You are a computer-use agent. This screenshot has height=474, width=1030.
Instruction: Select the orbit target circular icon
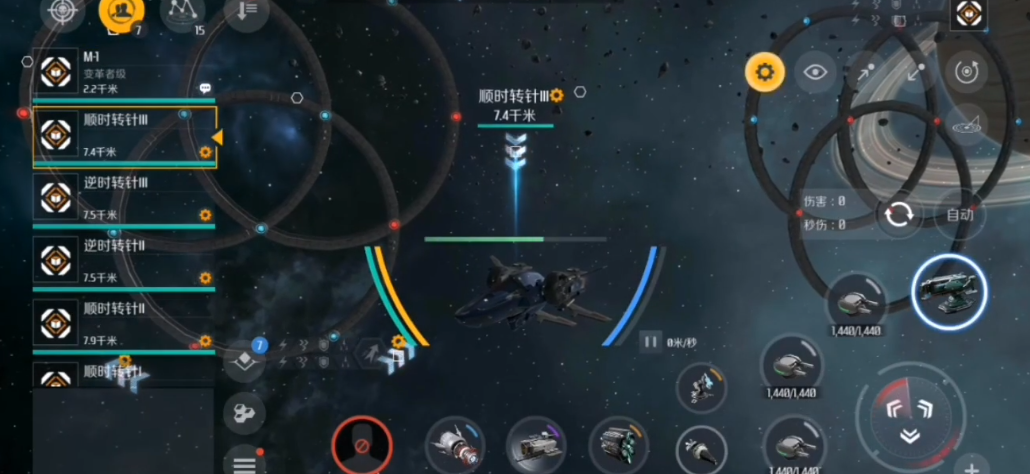click(x=966, y=72)
